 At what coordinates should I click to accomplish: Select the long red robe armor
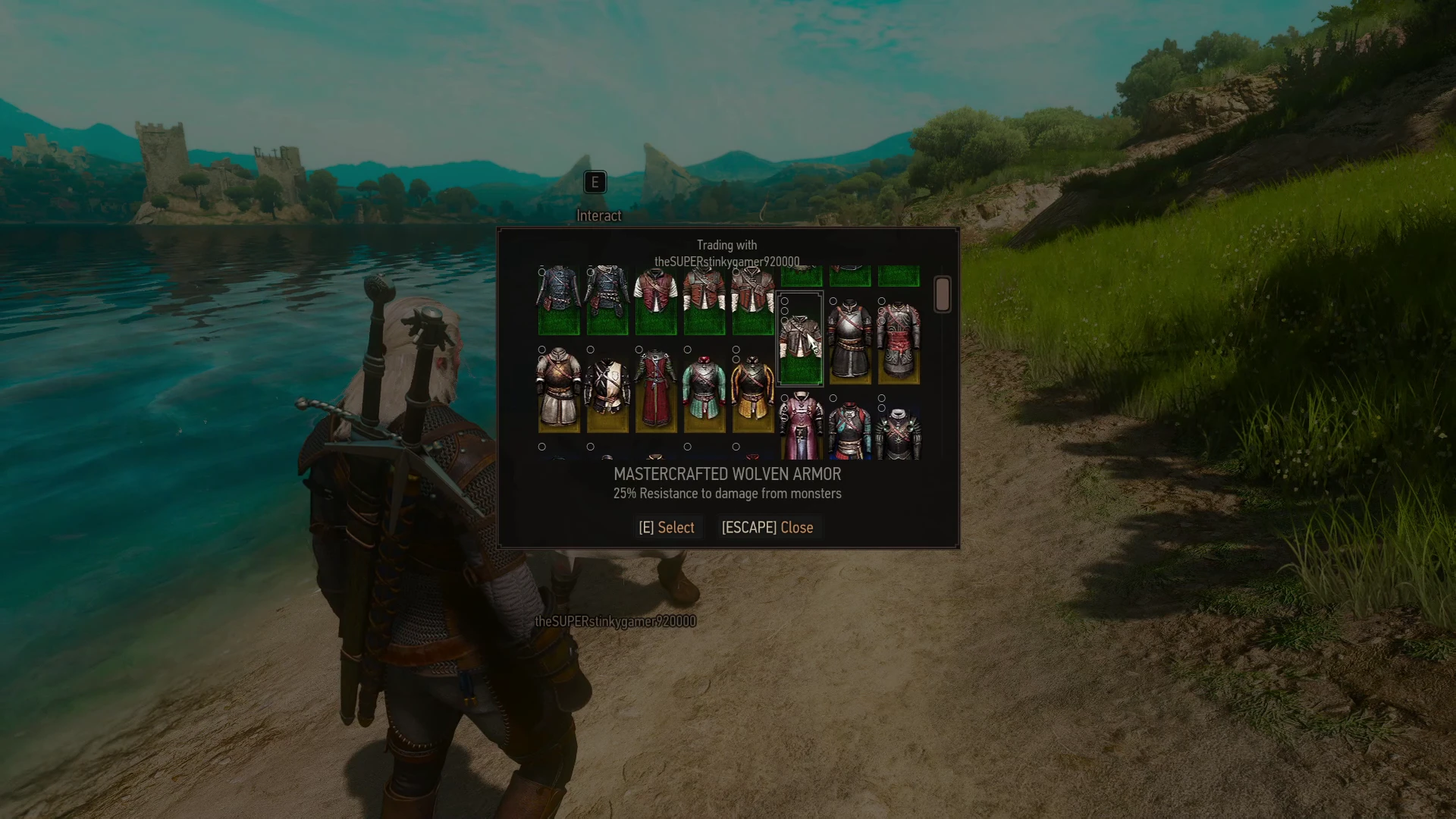(655, 388)
